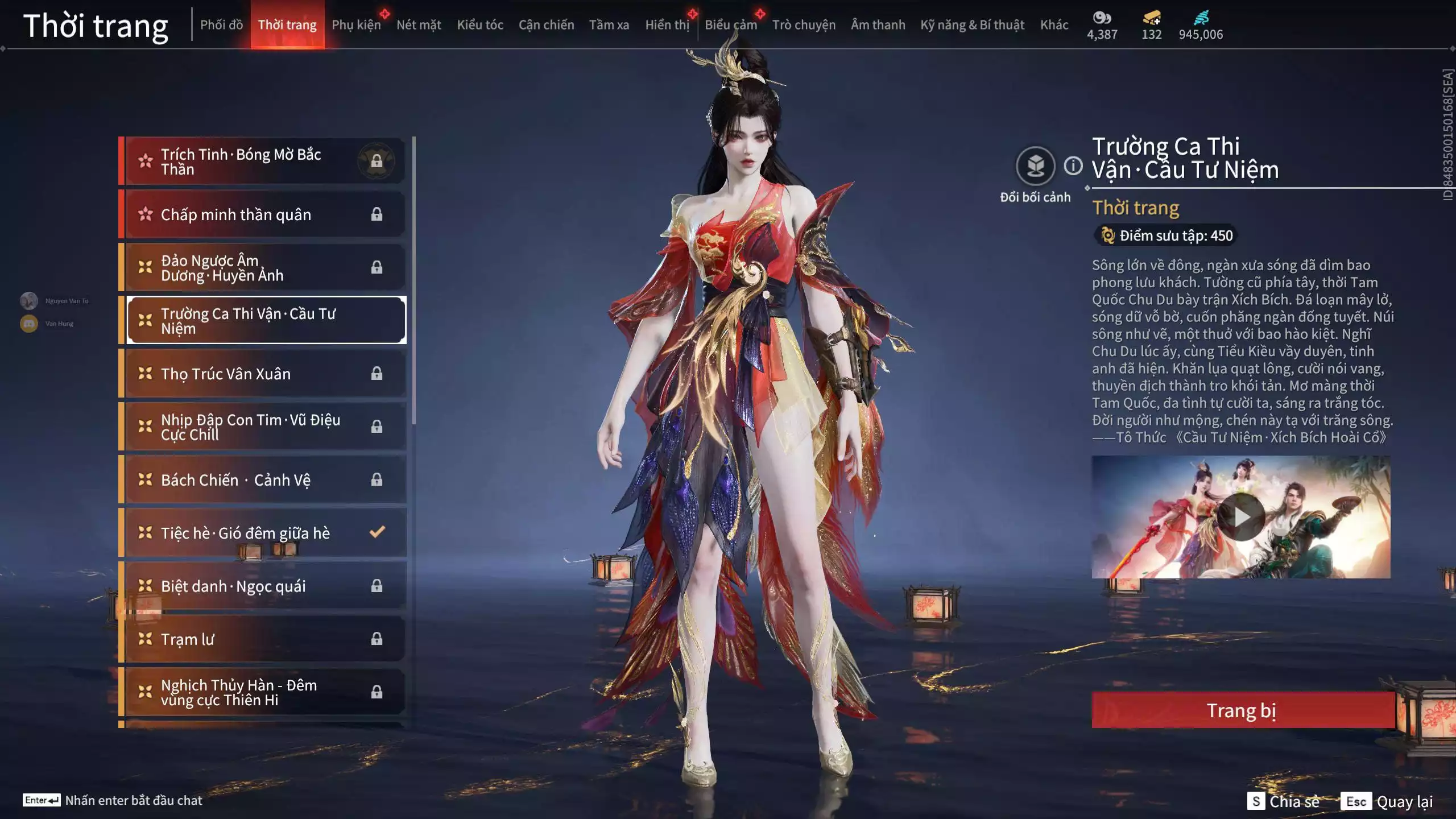Image resolution: width=1456 pixels, height=819 pixels.
Task: Go to the Nét mặt tab
Action: (x=419, y=25)
